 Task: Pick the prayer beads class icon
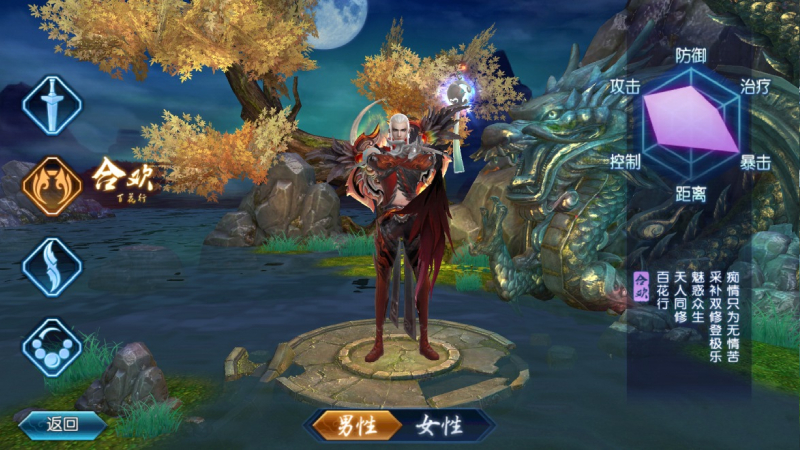pyautogui.click(x=52, y=347)
